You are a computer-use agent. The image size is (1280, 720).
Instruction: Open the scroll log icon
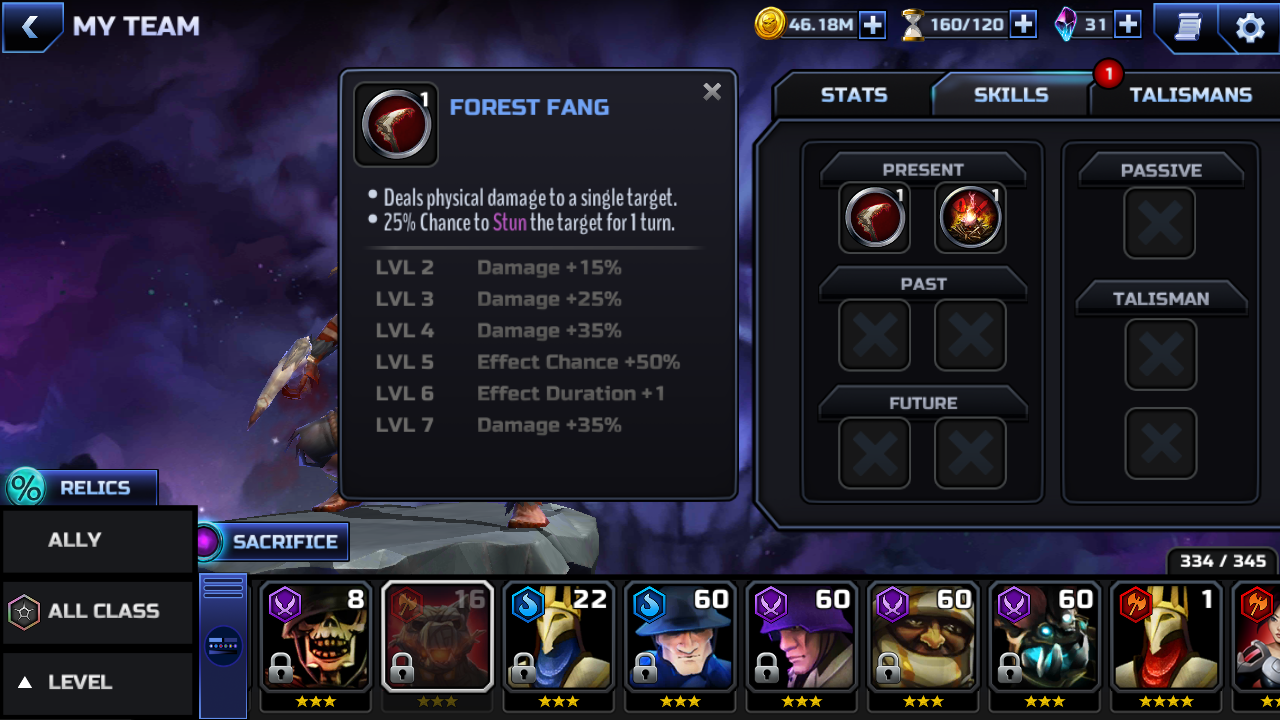(x=1187, y=27)
